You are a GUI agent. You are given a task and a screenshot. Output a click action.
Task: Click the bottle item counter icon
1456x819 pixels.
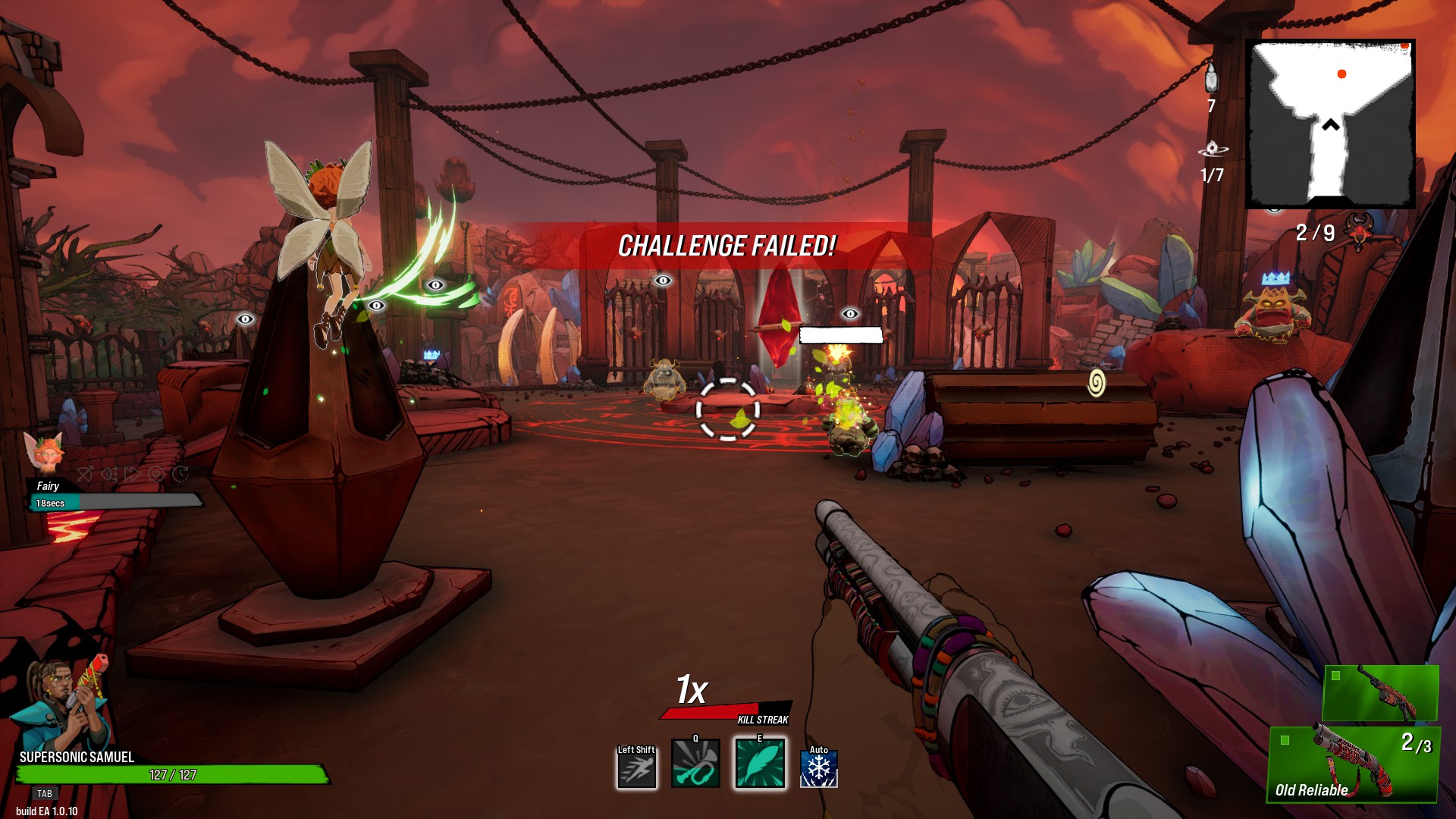click(1211, 78)
